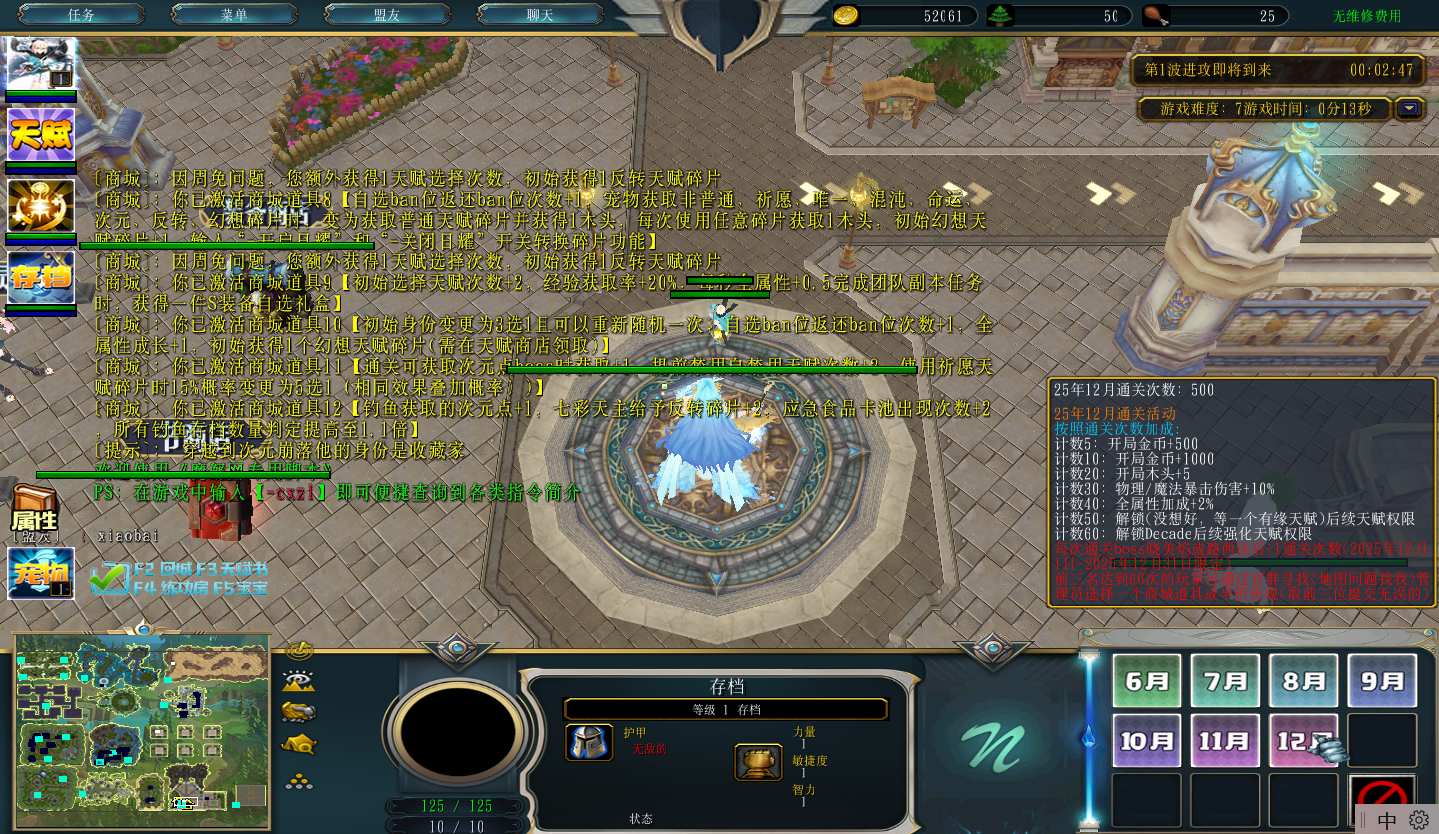This screenshot has height=834, width=1439.
Task: Open the 聊天 chat log
Action: click(x=540, y=15)
